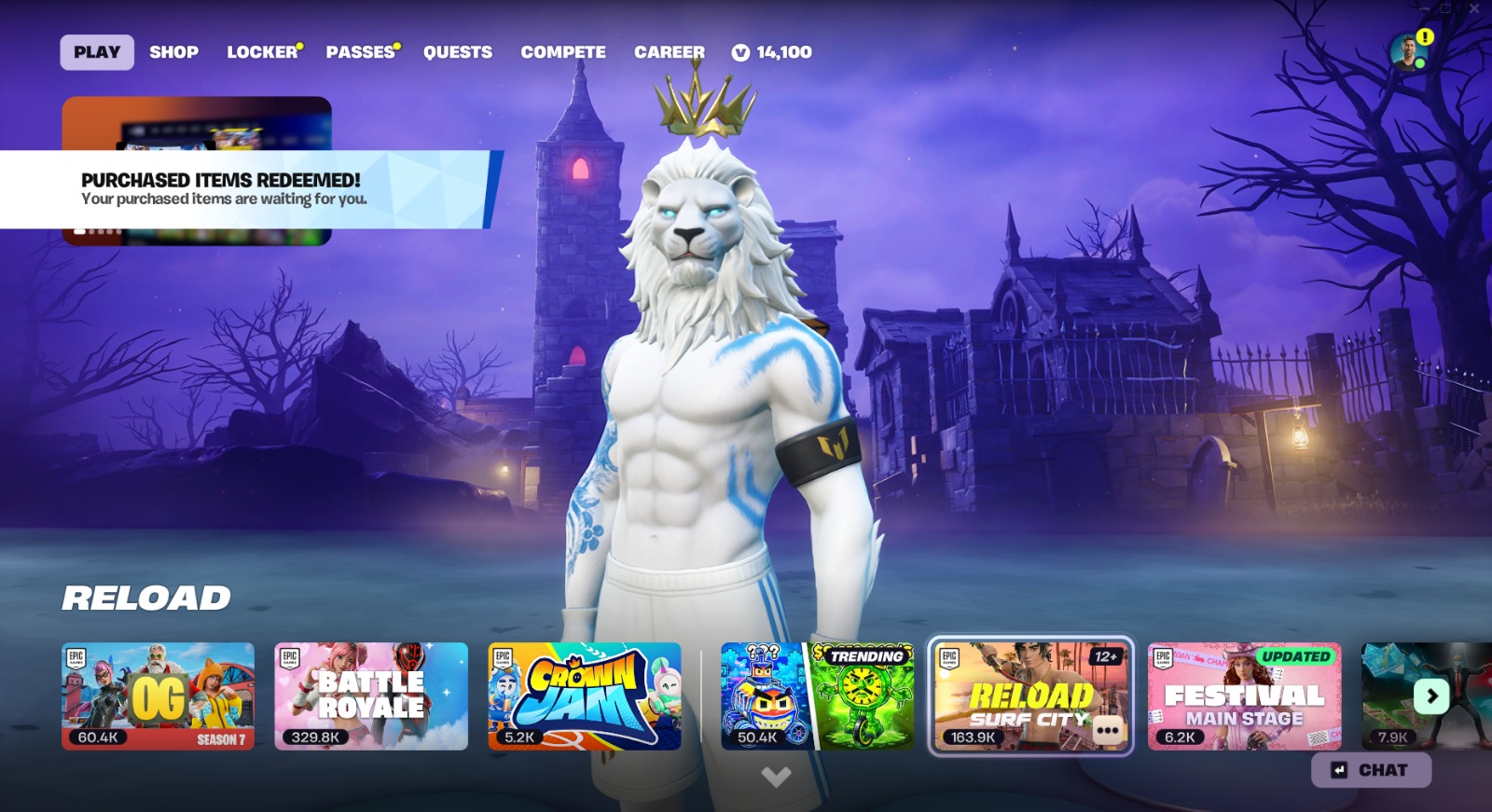Choose the Festival Main Stage tile
This screenshot has width=1492, height=812.
coord(1244,695)
